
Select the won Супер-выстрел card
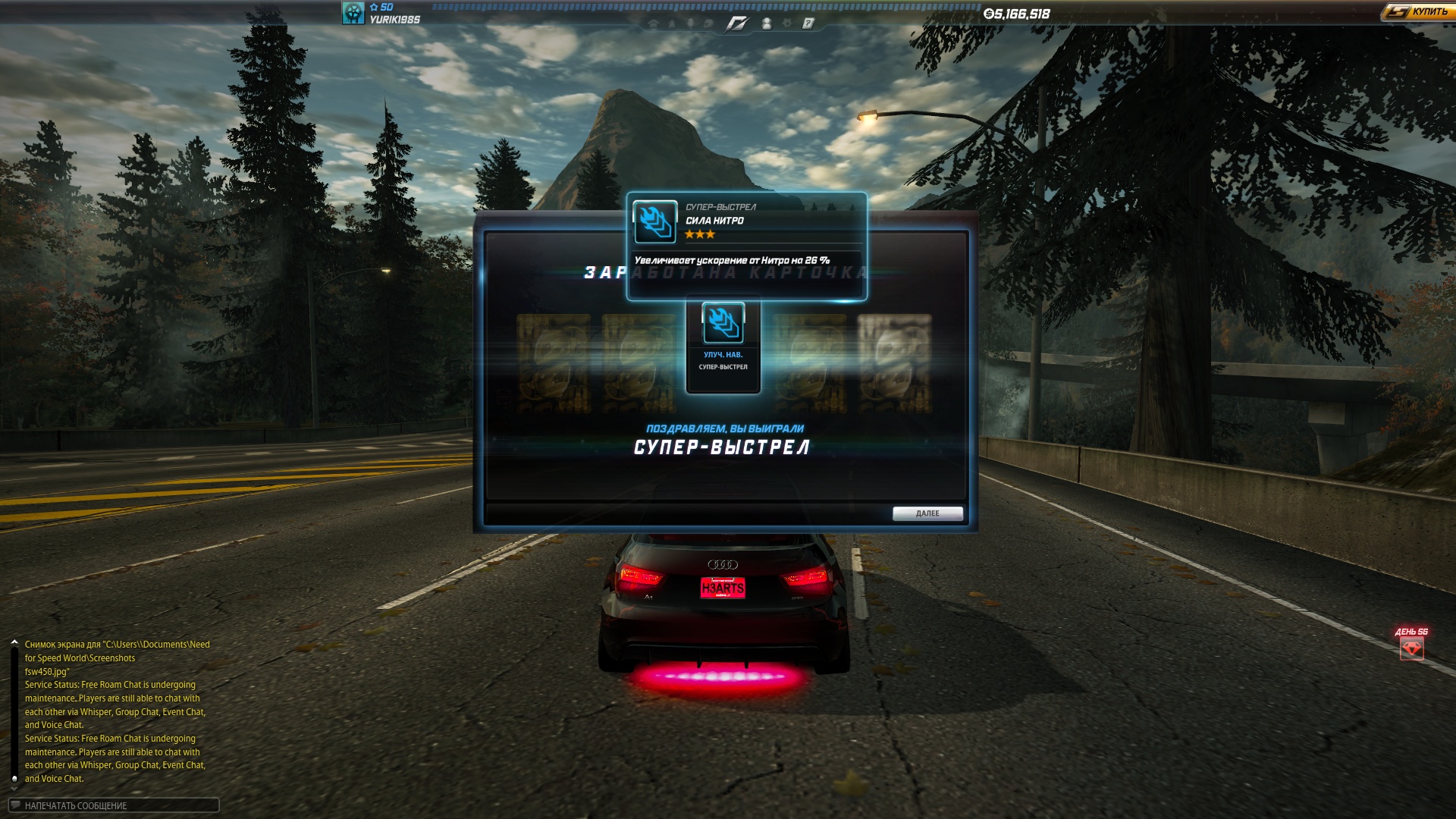pos(723,346)
